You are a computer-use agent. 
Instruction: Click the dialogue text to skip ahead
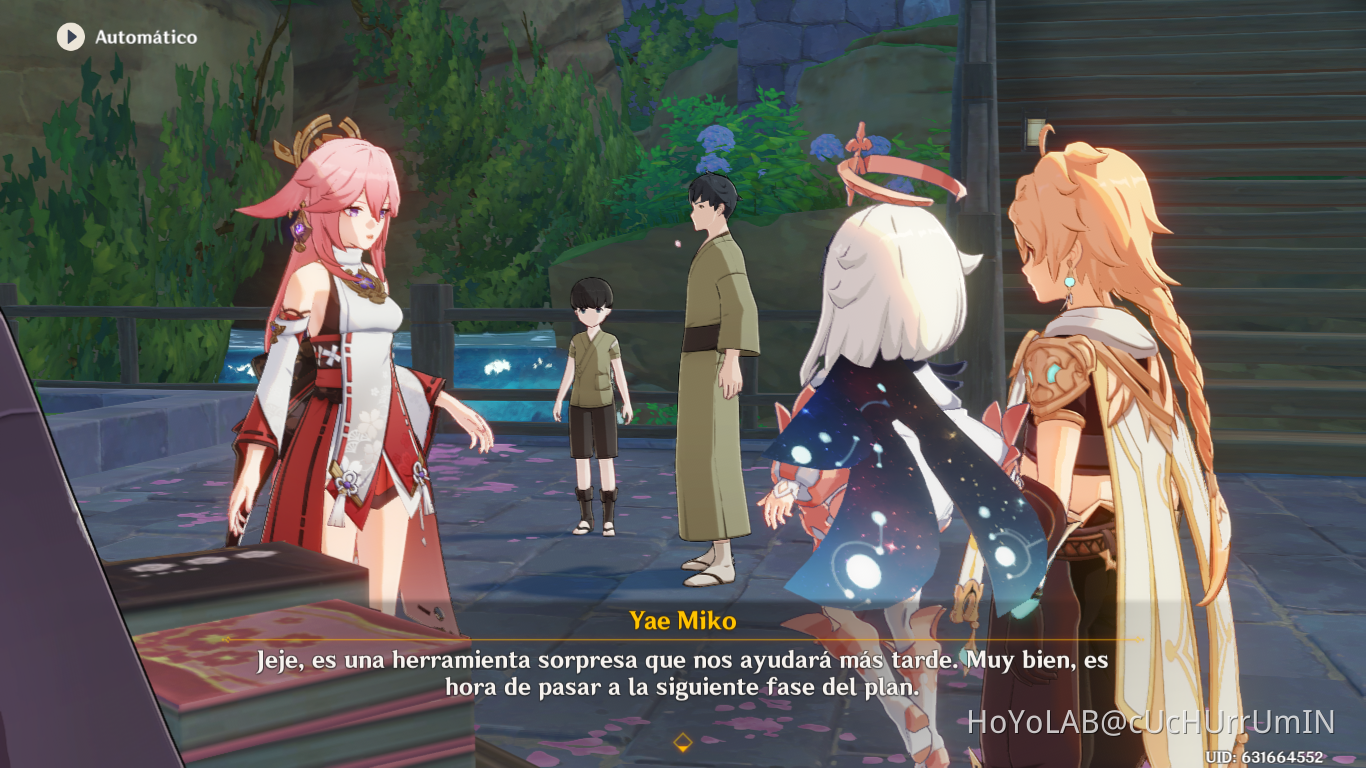tap(683, 672)
